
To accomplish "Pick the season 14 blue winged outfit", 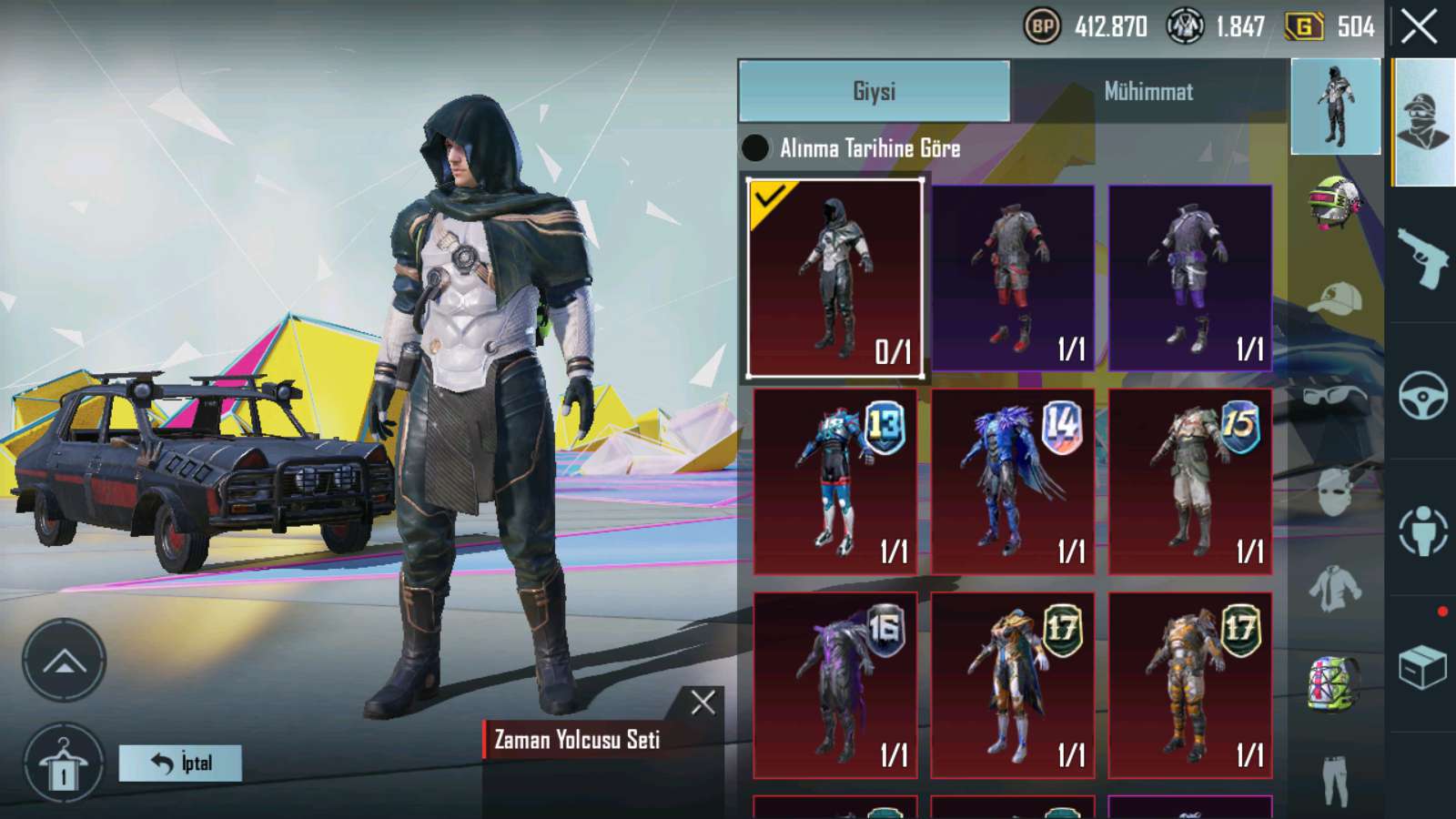I will pos(1012,481).
